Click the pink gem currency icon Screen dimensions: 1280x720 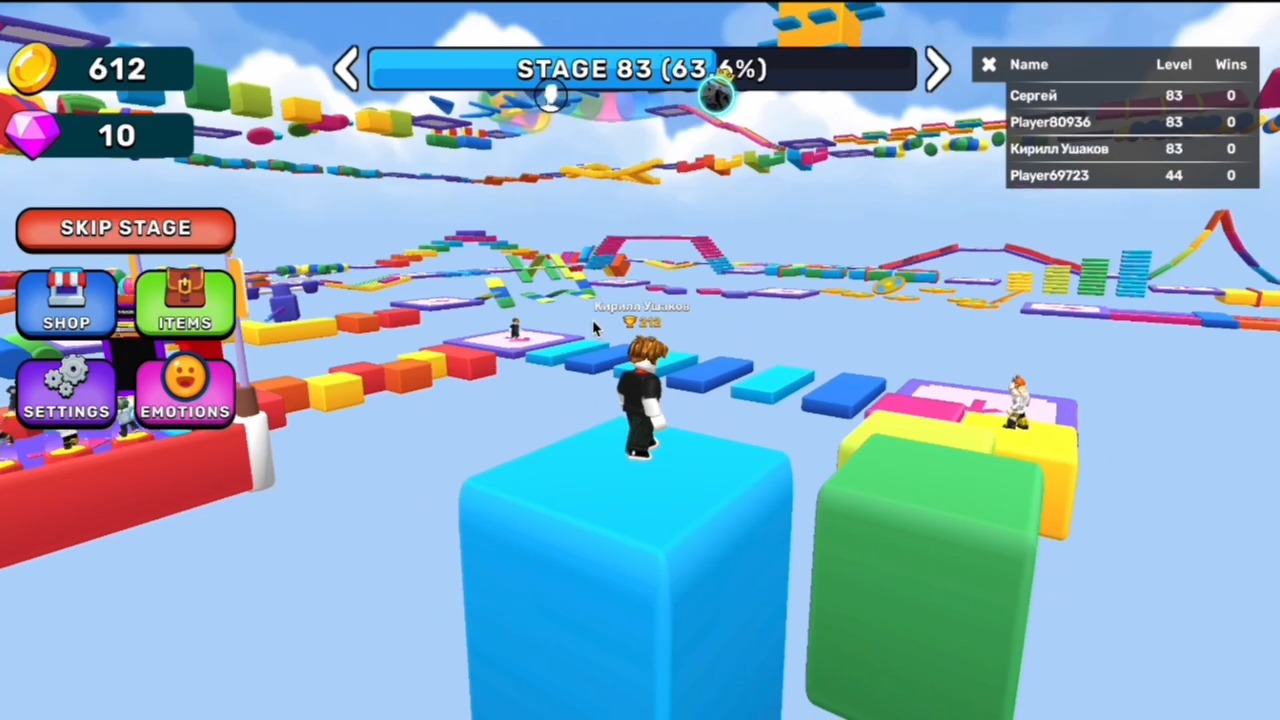32,136
